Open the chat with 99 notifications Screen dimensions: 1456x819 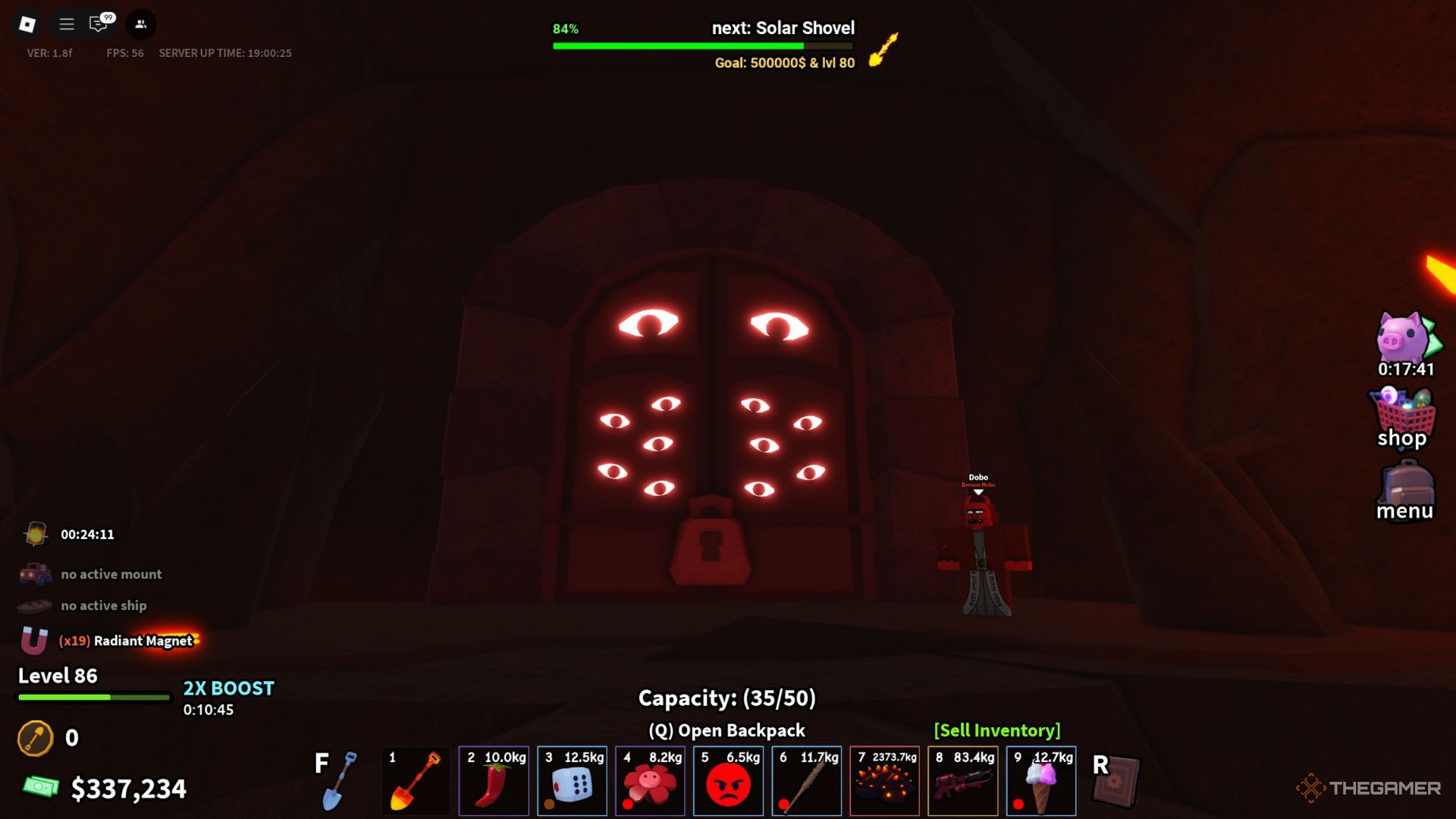[x=99, y=24]
